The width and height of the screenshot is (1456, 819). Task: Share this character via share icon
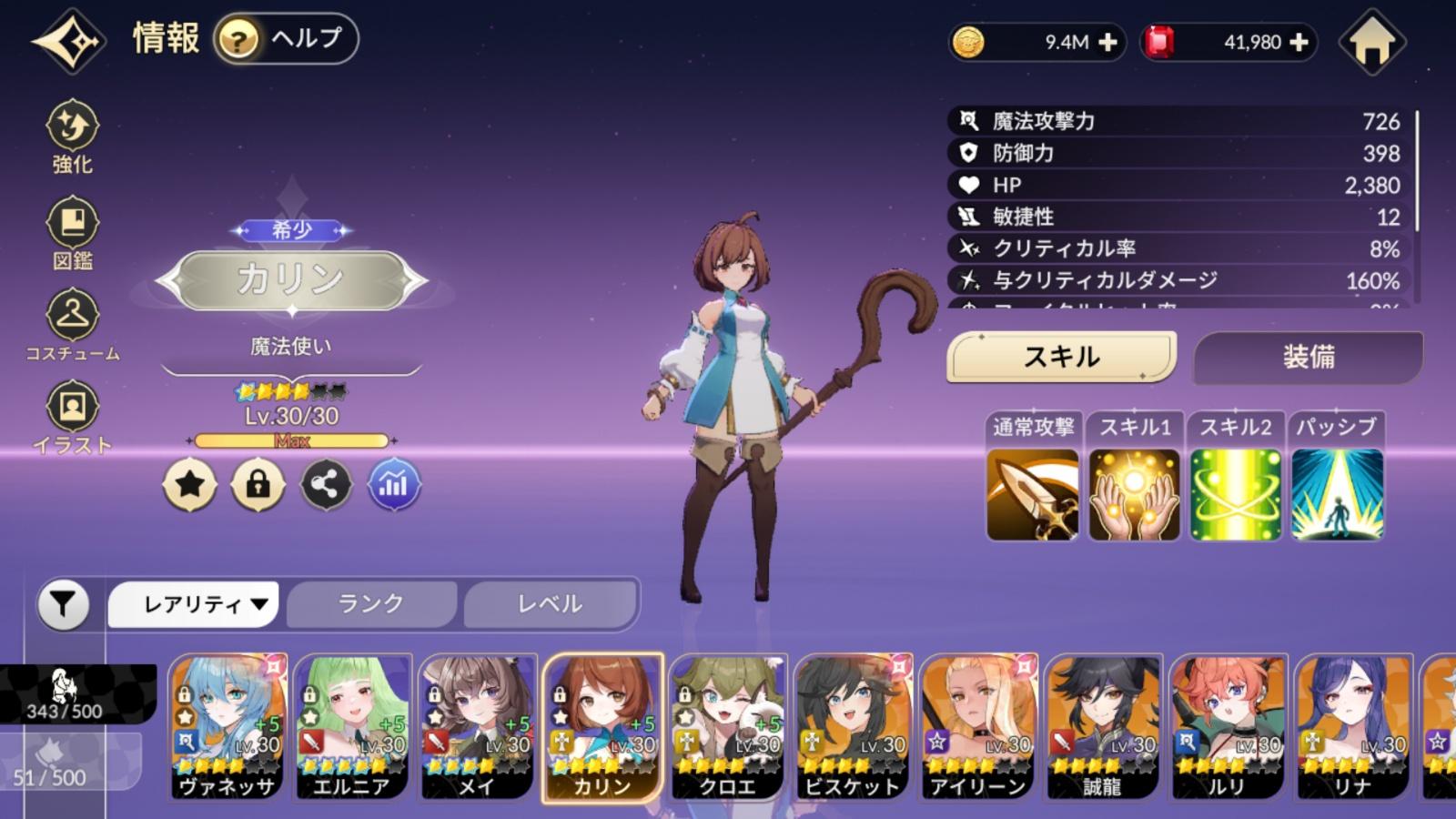pos(326,484)
